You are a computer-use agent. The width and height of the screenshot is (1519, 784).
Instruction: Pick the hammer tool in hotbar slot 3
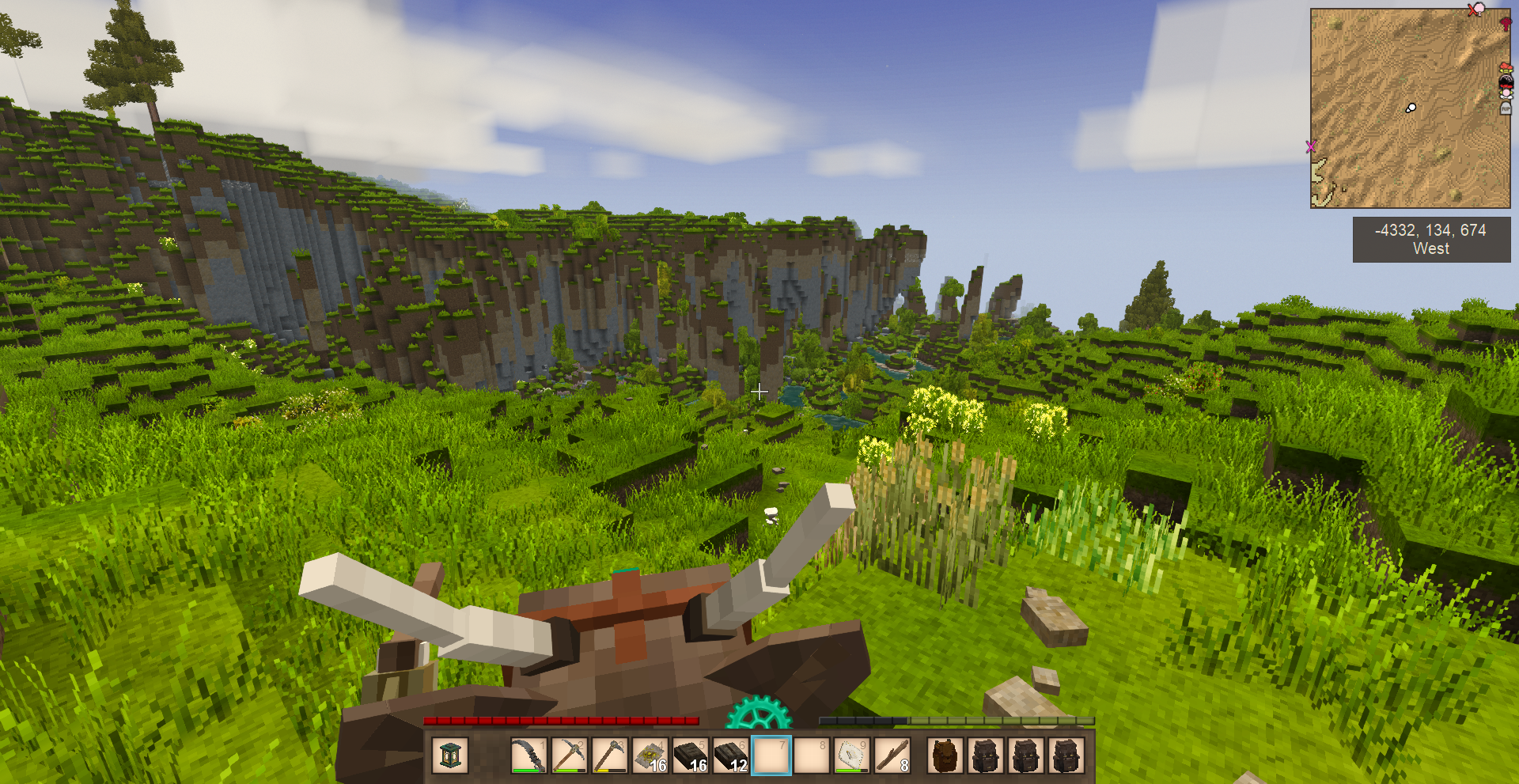pyautogui.click(x=608, y=756)
